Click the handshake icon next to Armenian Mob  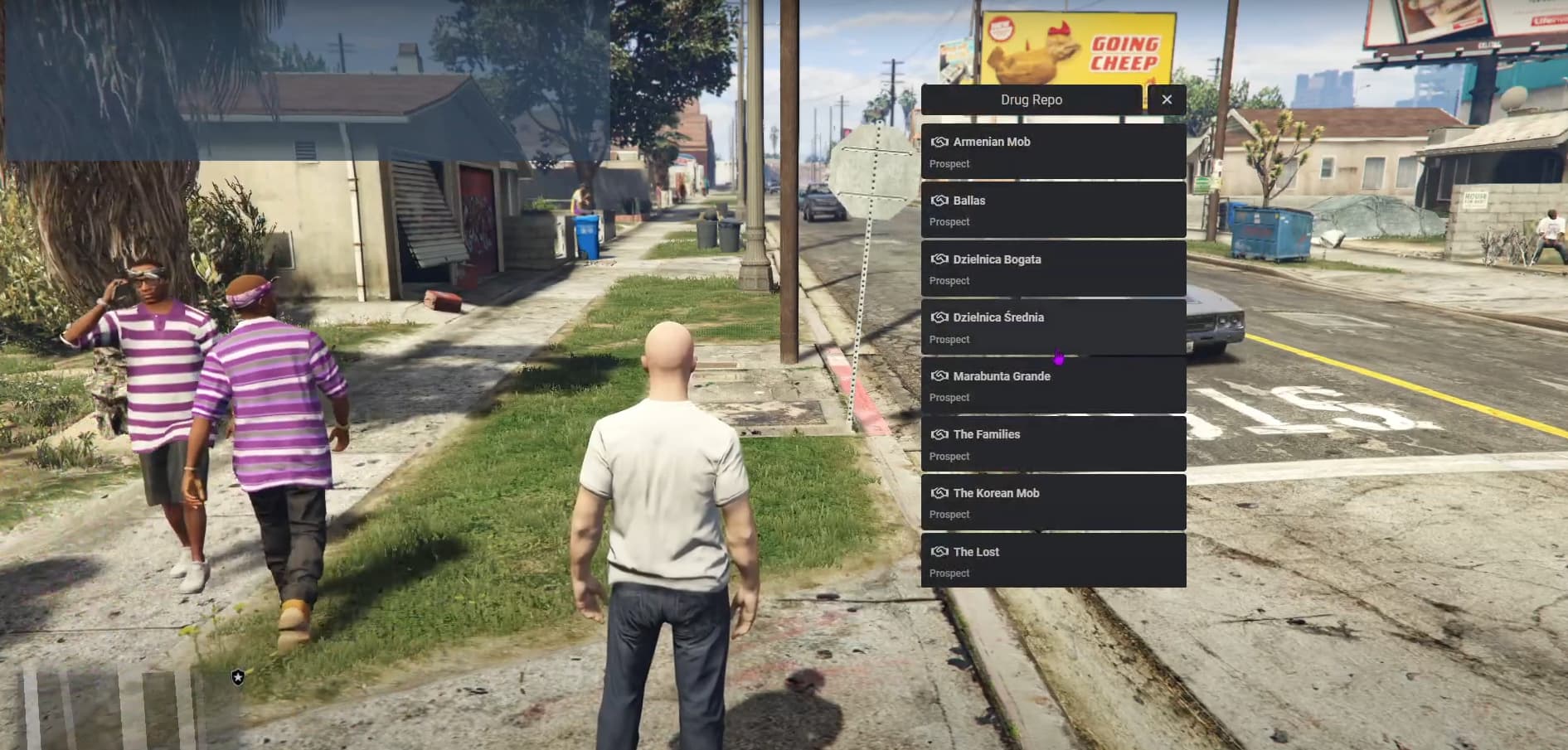pyautogui.click(x=939, y=142)
